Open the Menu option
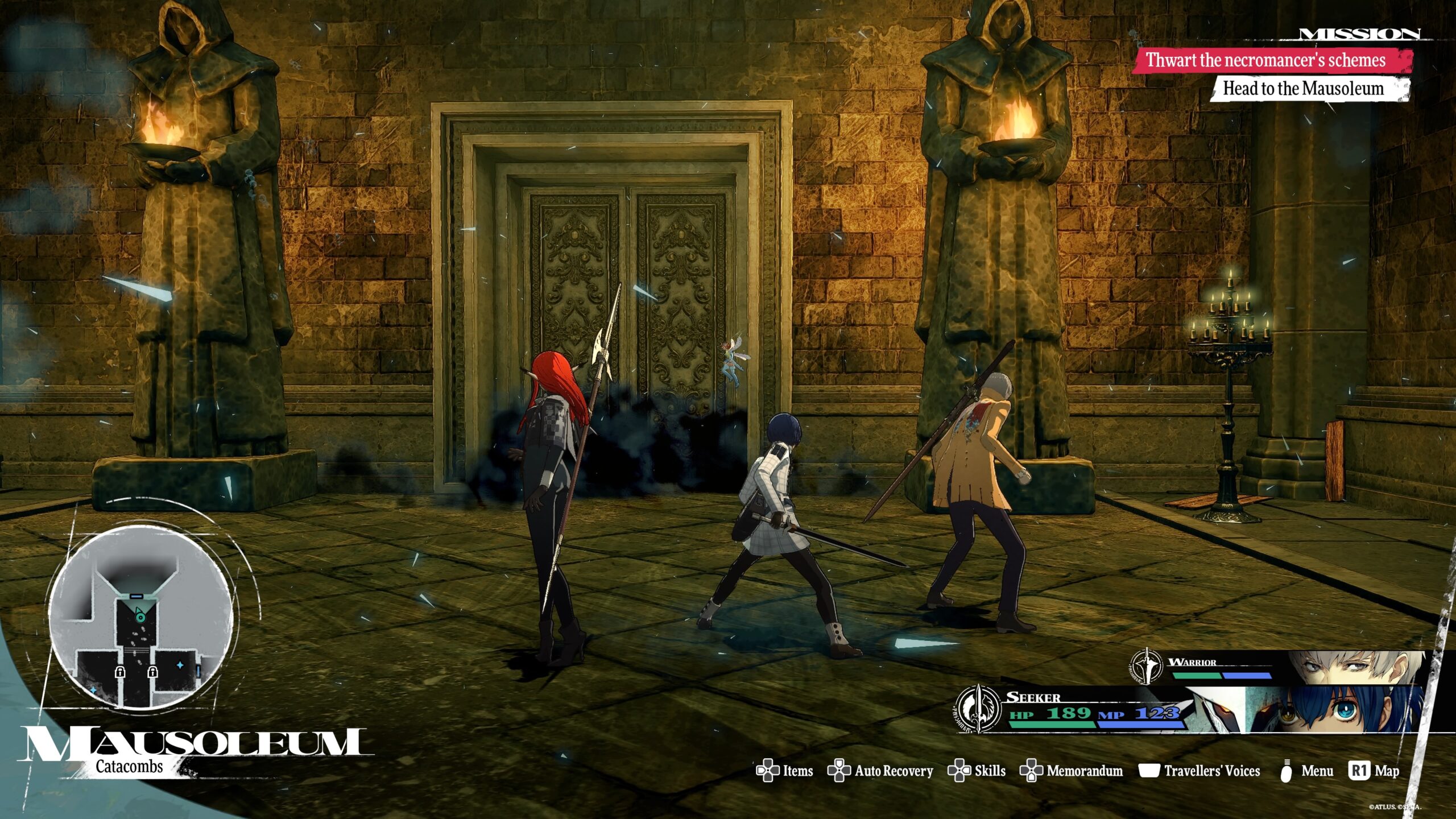 [1306, 771]
